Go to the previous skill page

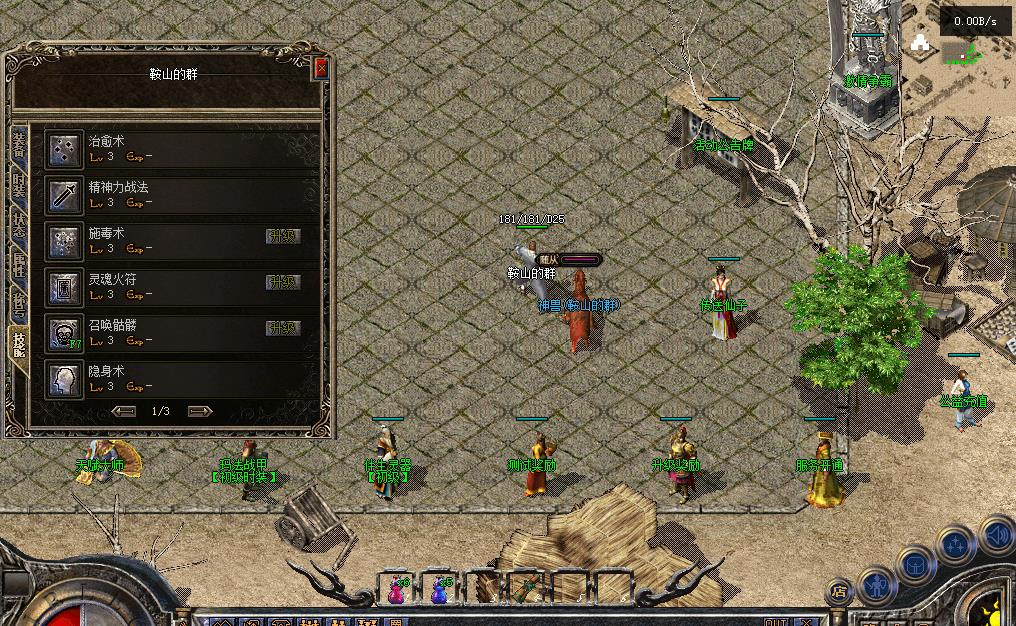(x=124, y=411)
